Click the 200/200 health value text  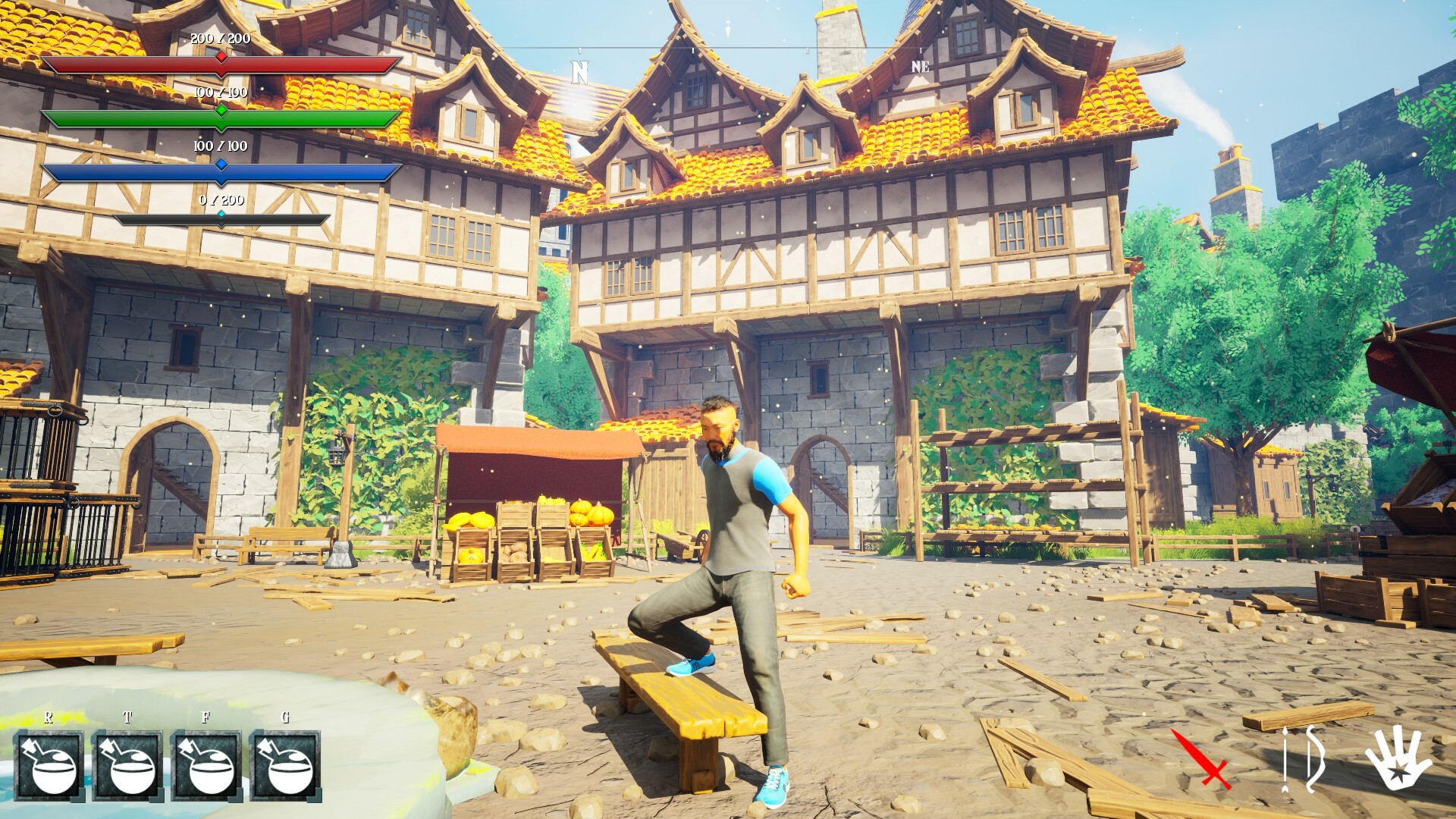[219, 36]
